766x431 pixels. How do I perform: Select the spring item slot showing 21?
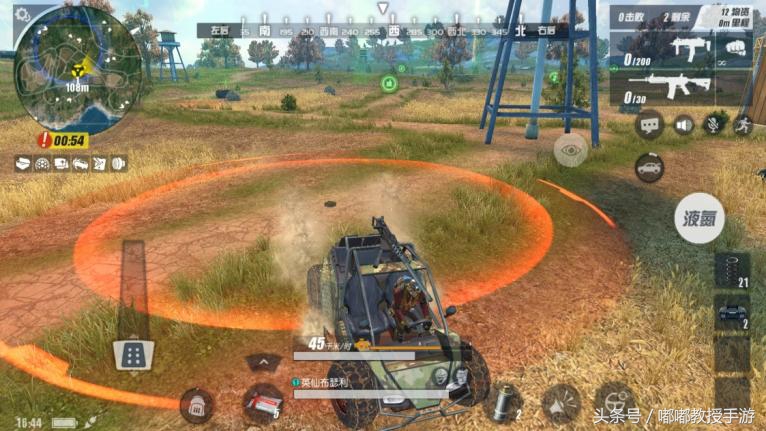pyautogui.click(x=733, y=271)
